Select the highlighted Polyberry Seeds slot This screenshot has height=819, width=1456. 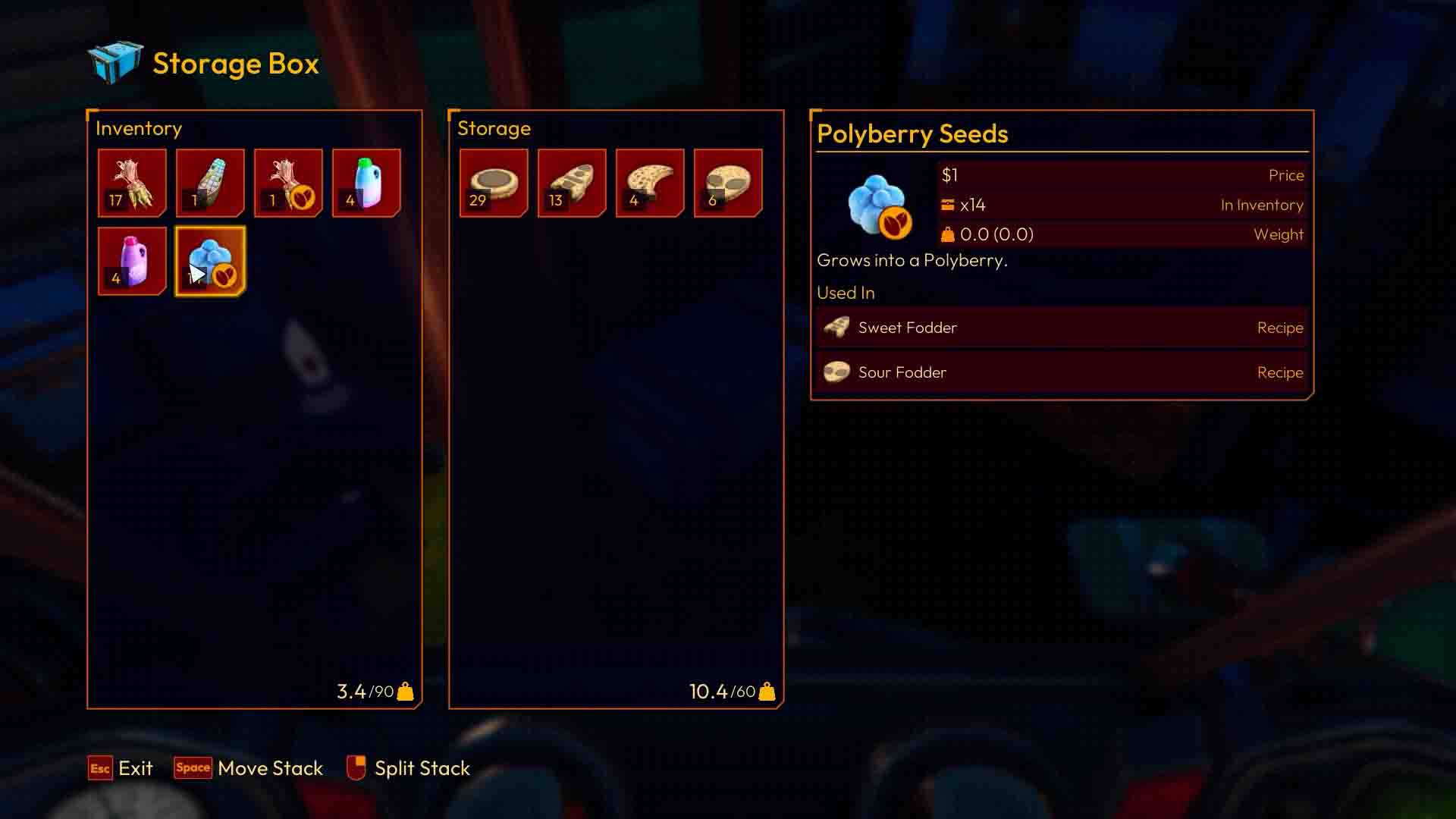210,261
